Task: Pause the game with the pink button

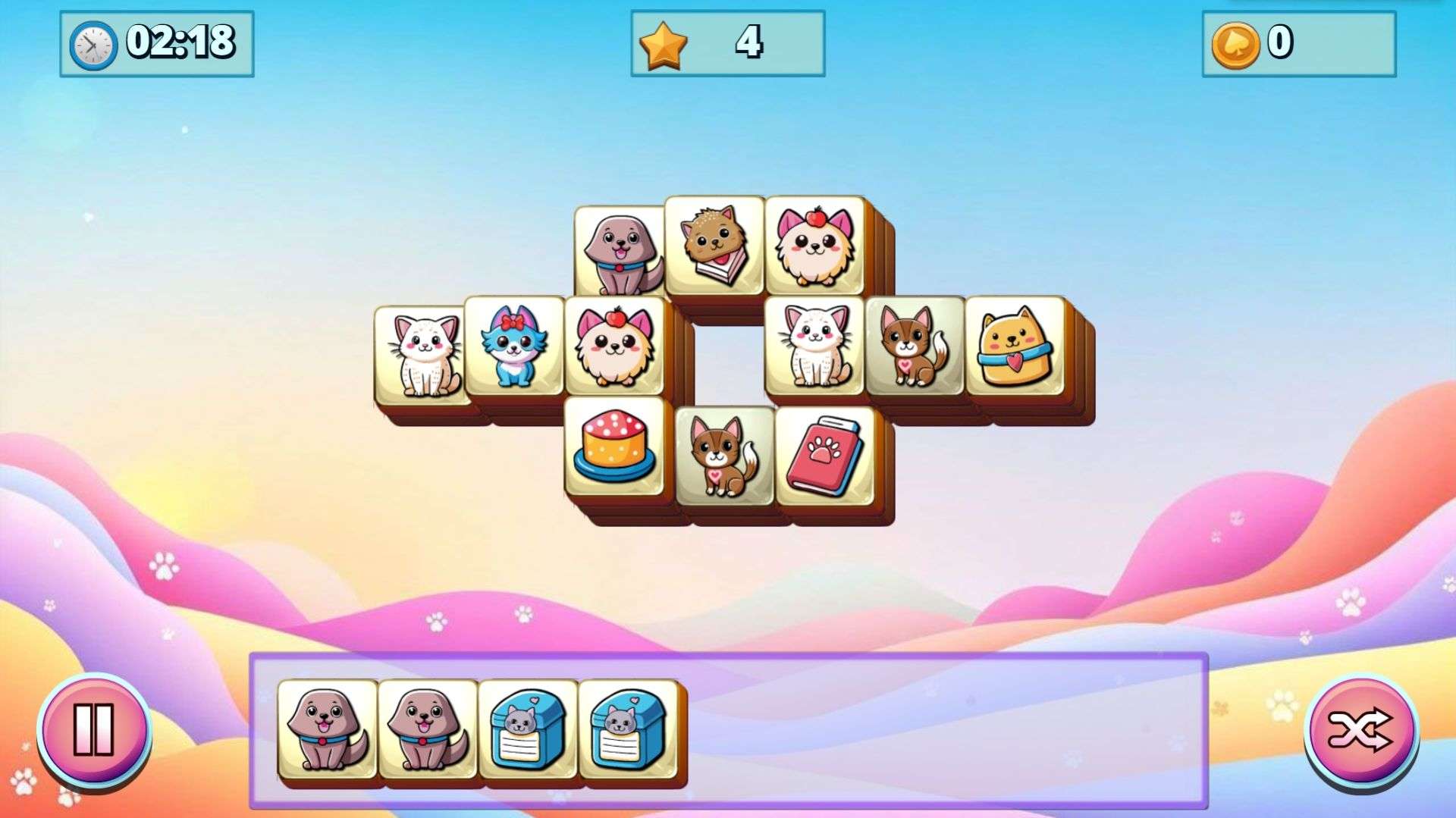Action: 94,729
